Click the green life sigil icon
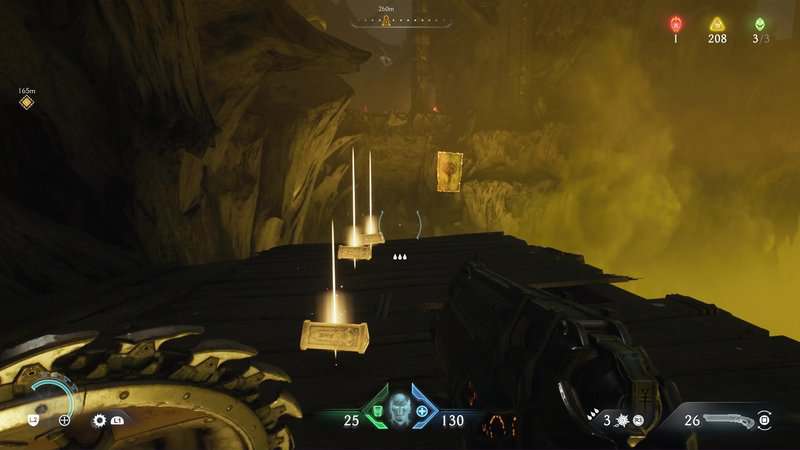 (759, 24)
